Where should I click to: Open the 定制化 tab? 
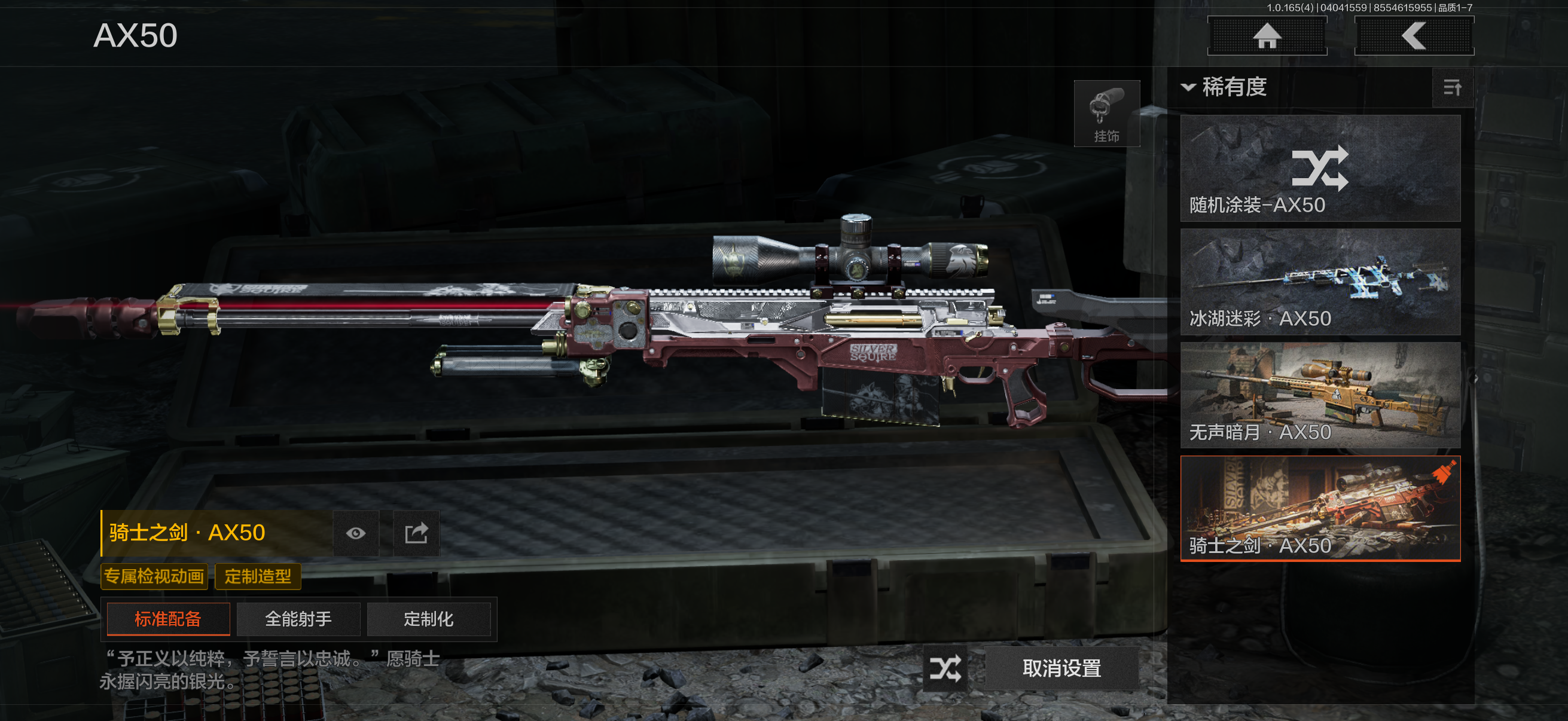click(429, 619)
